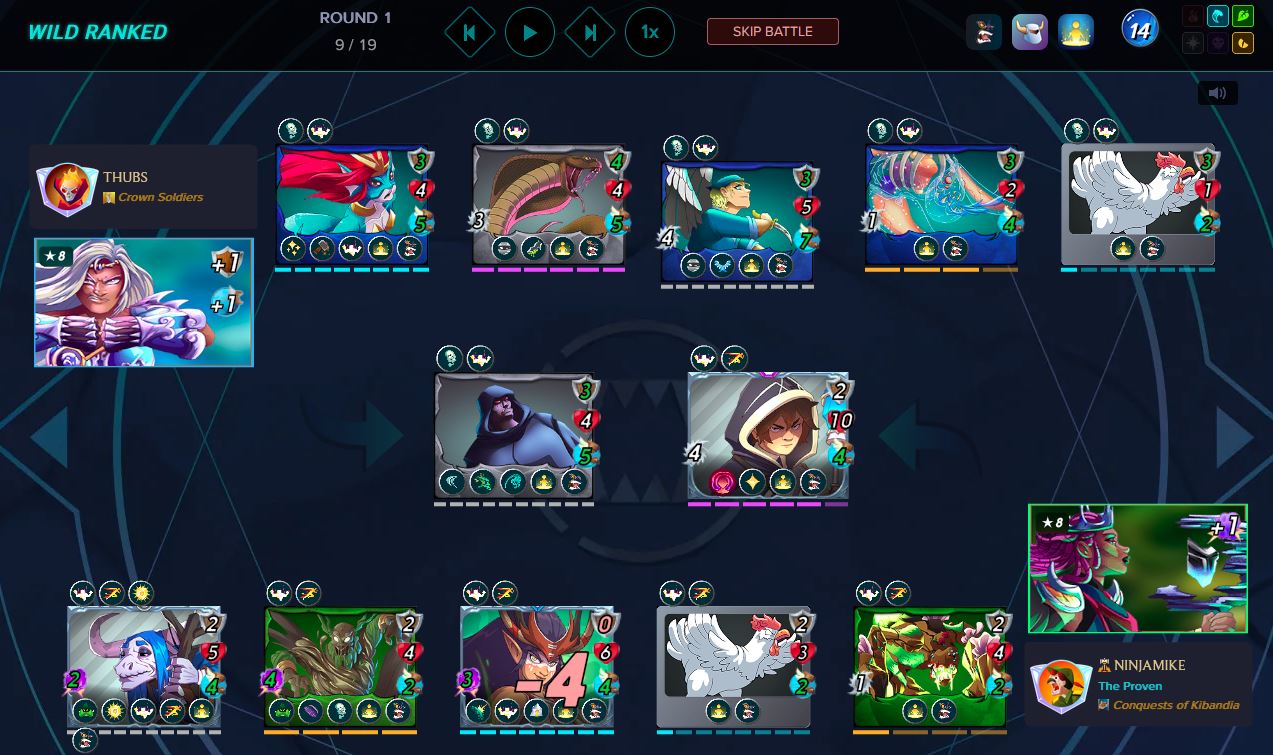Show the mana cap 14 icon details
Screen dimensions: 1273x755
(1139, 32)
